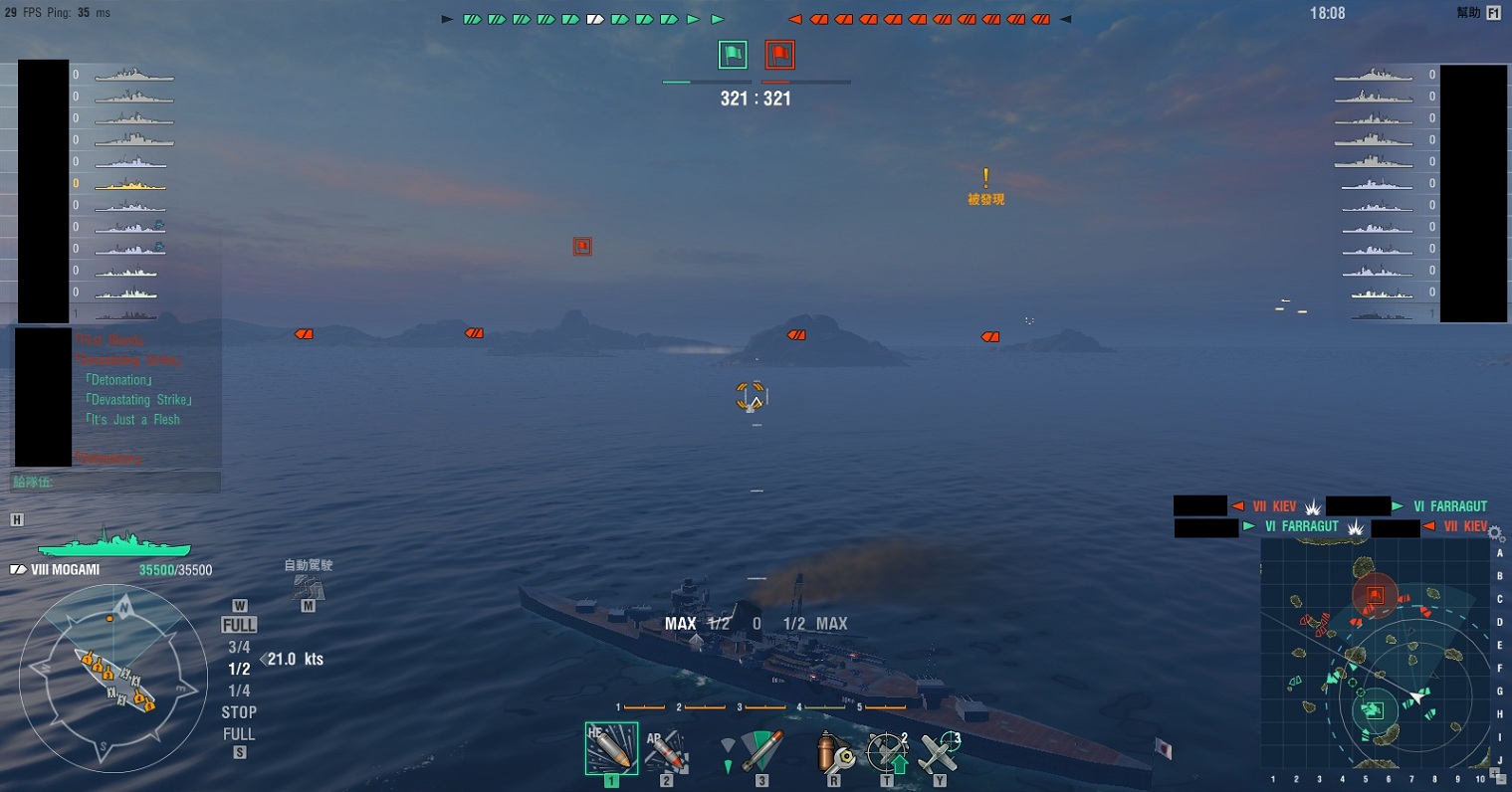Click the allied base marker on minimap
1512x792 pixels.
(x=1373, y=709)
